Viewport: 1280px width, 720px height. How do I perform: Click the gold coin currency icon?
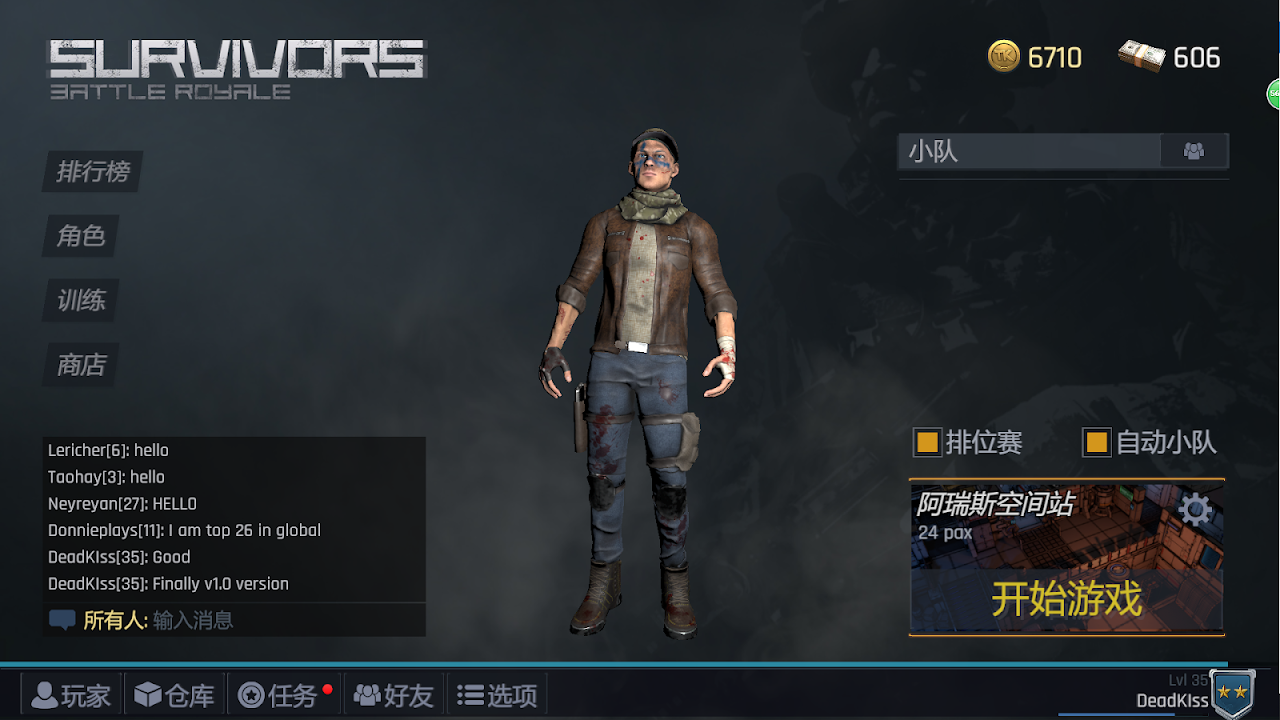[1004, 57]
